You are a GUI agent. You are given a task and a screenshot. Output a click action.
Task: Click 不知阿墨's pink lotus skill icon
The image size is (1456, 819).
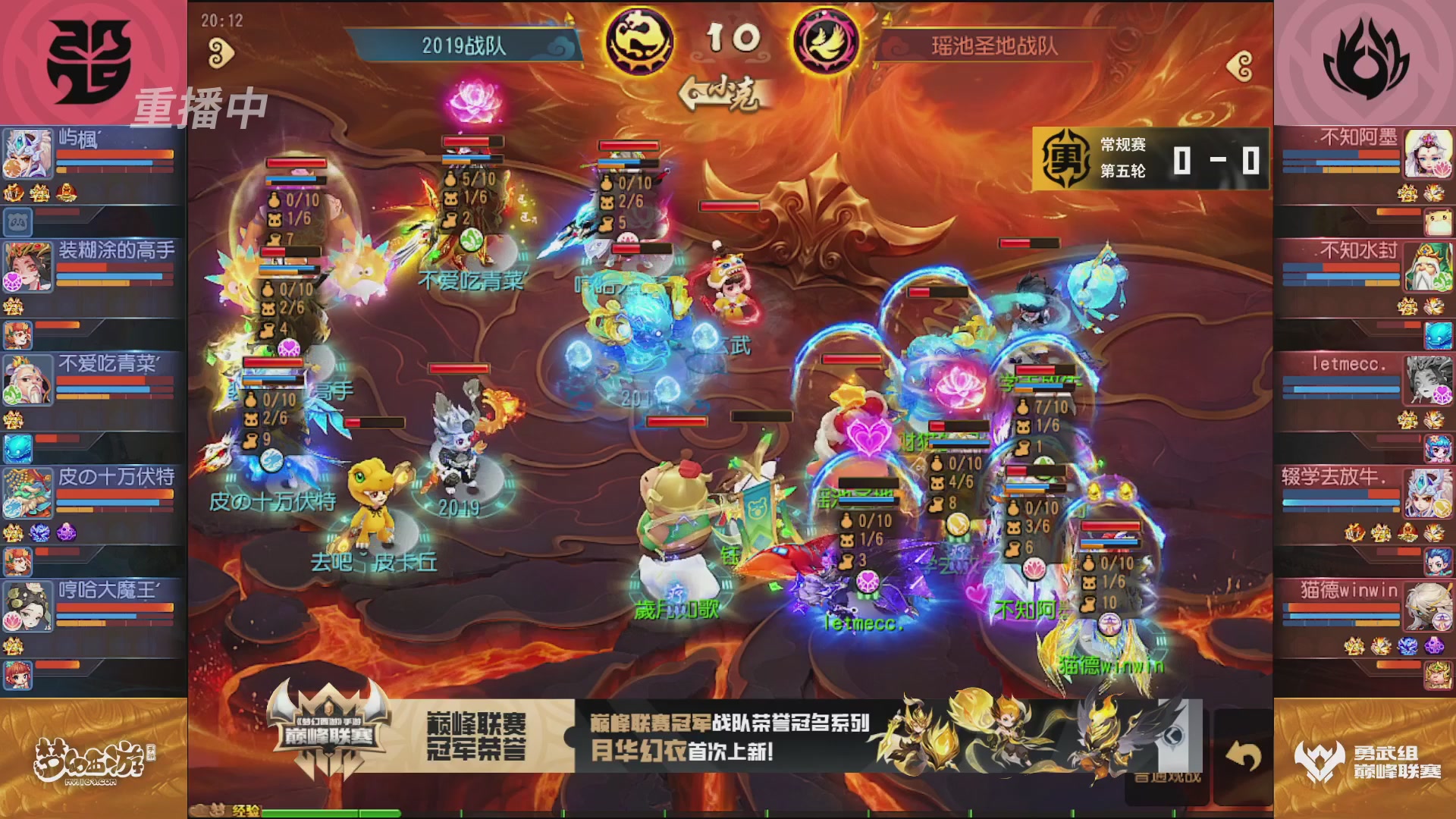(x=1443, y=168)
